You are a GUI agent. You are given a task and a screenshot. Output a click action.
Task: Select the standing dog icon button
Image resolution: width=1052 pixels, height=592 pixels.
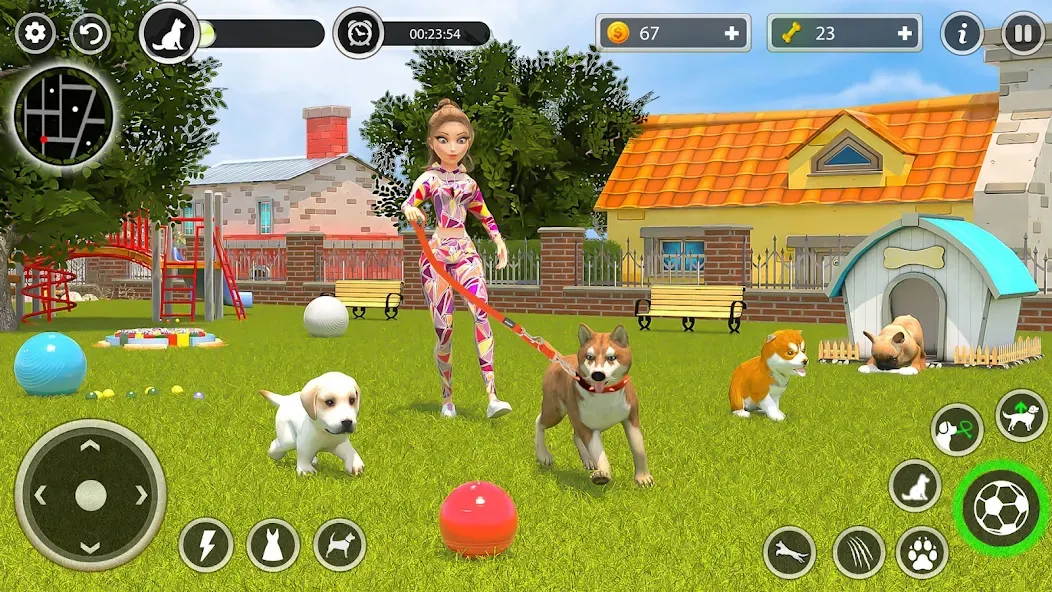tap(340, 545)
